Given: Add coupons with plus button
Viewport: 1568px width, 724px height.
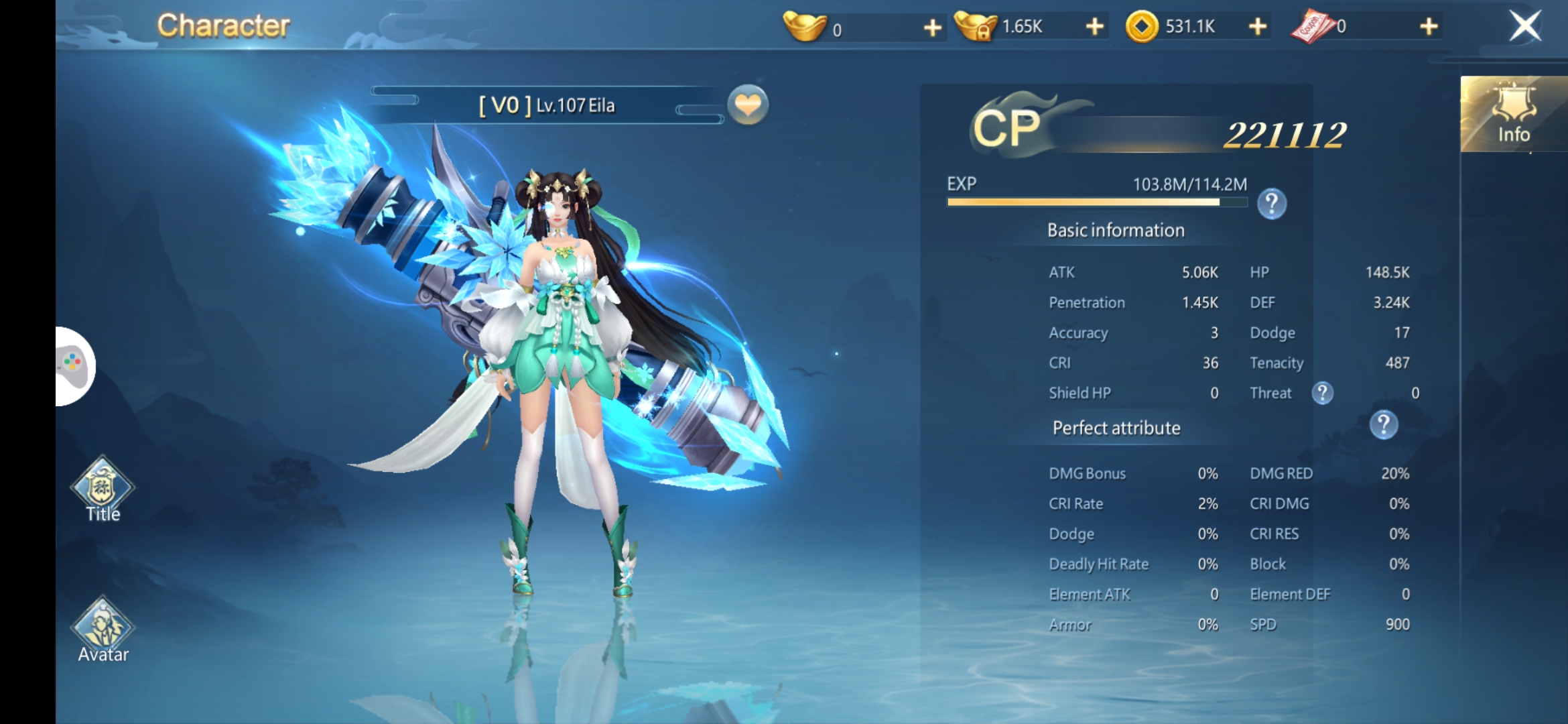Looking at the screenshot, I should click(x=1429, y=27).
